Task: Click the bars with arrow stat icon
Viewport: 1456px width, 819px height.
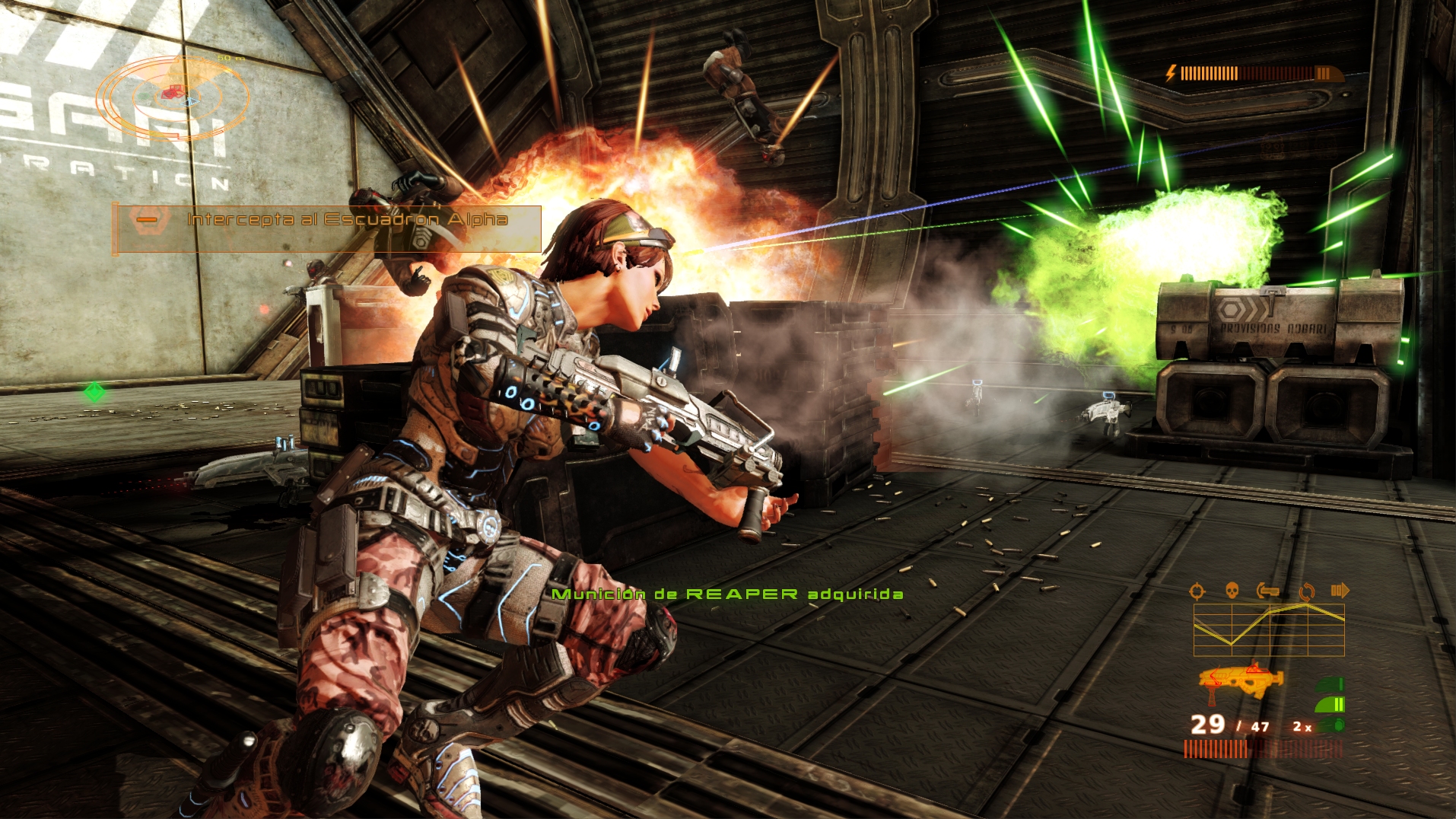Action: click(1340, 590)
